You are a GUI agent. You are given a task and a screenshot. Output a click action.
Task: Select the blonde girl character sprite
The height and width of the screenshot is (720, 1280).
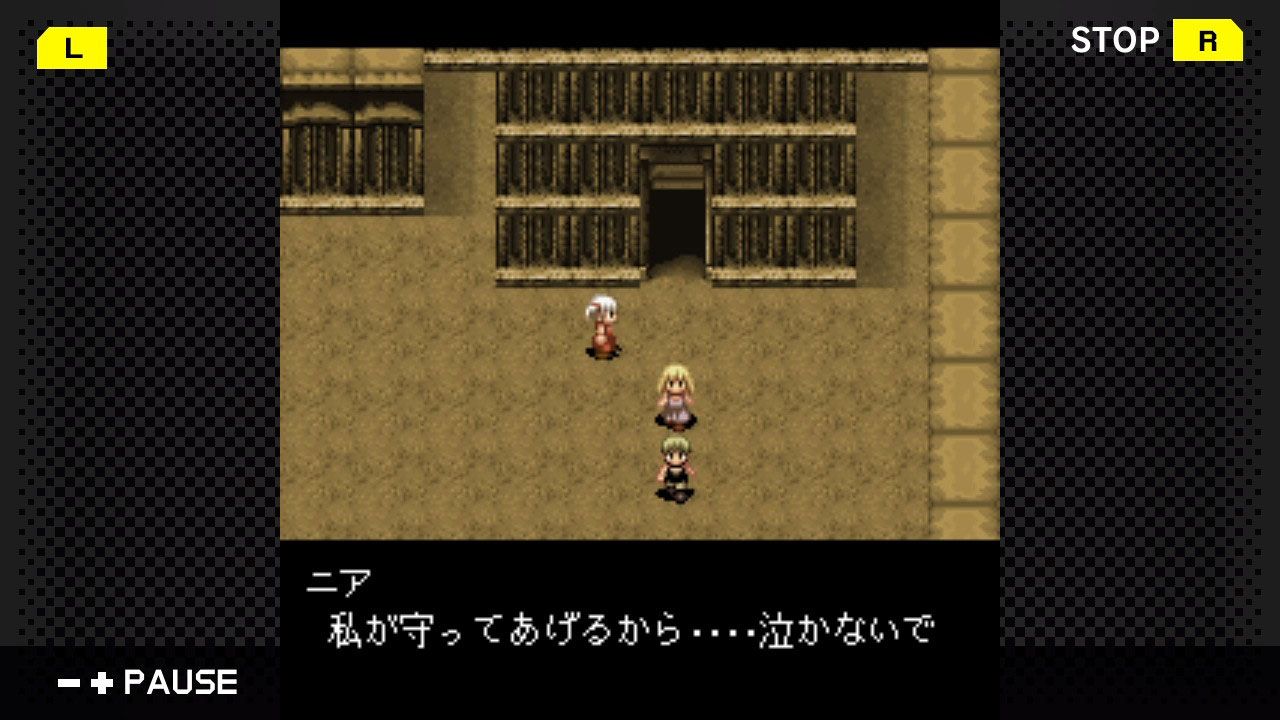(677, 393)
